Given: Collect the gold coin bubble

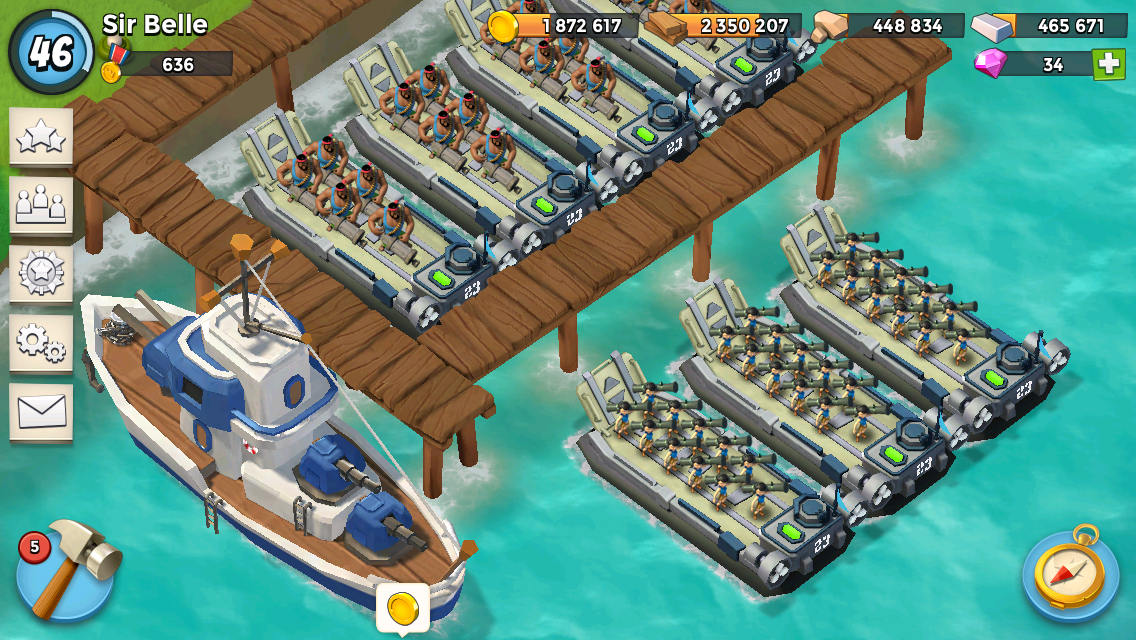Looking at the screenshot, I should (403, 606).
